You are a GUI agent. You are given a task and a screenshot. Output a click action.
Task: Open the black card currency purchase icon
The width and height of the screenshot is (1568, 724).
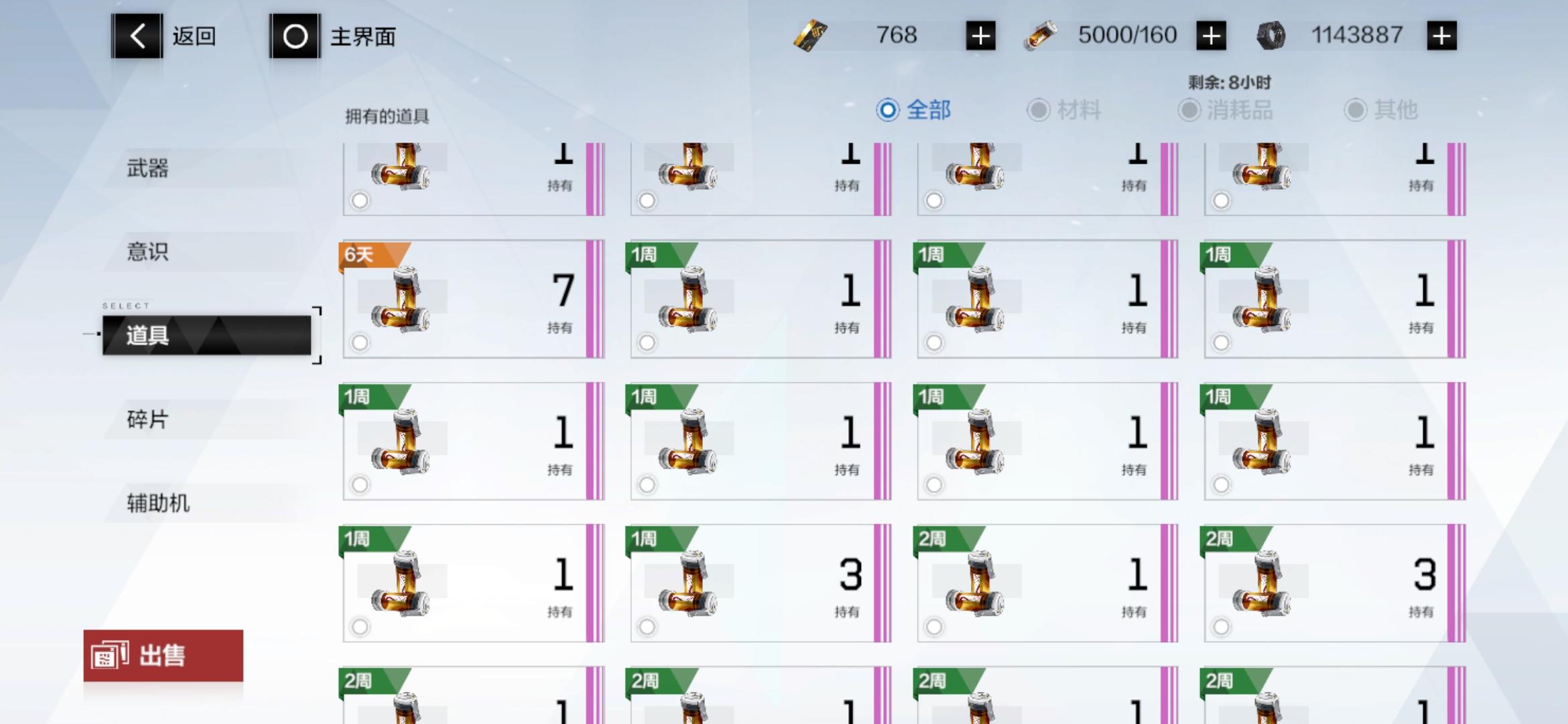point(810,35)
